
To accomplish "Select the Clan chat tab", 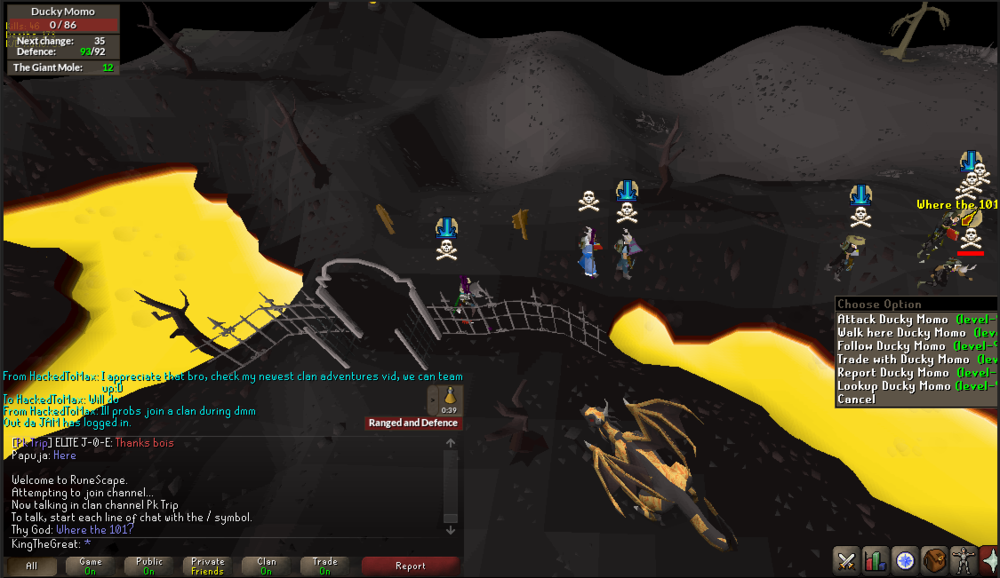I will [x=267, y=566].
